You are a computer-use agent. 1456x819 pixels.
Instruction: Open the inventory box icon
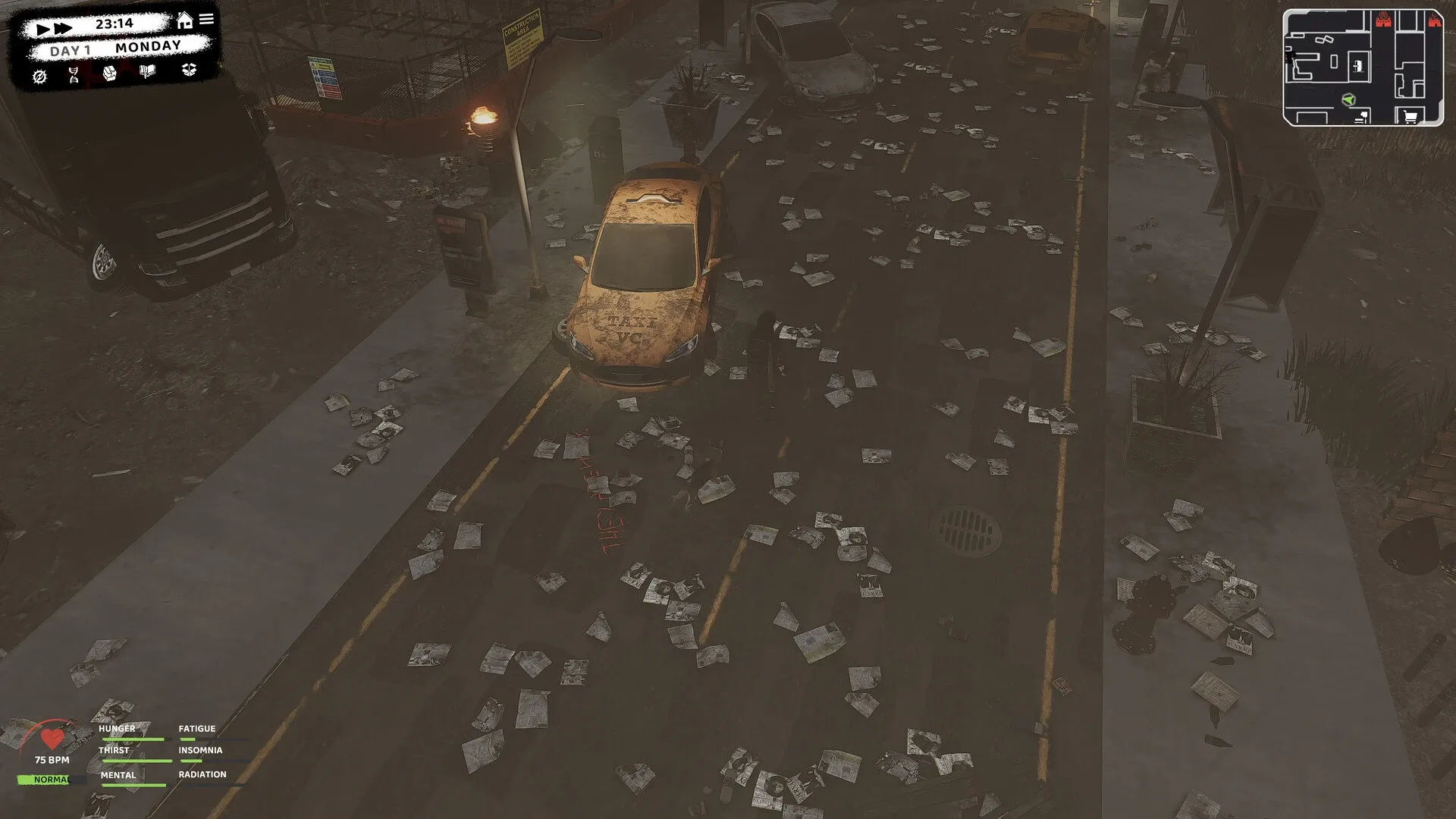point(190,71)
